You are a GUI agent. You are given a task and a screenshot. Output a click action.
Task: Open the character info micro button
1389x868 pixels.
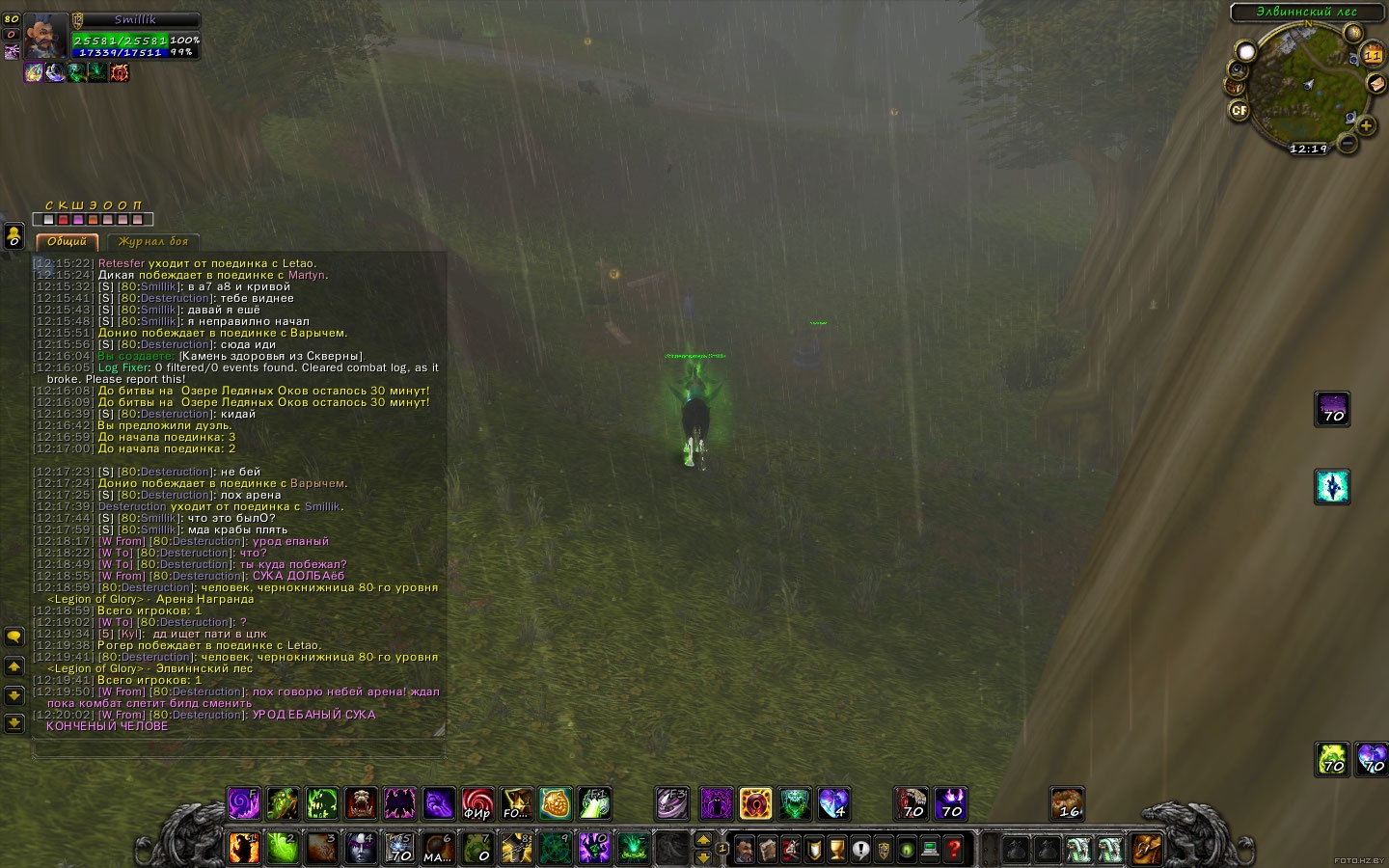744,849
